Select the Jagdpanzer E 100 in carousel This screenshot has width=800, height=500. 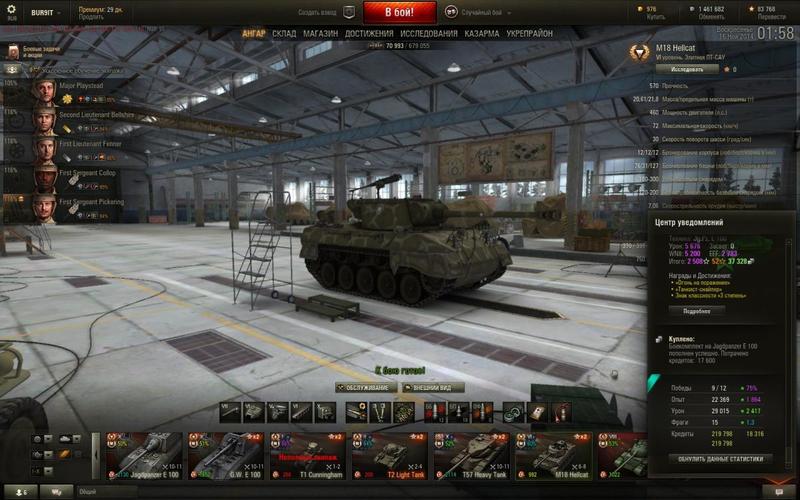click(144, 453)
